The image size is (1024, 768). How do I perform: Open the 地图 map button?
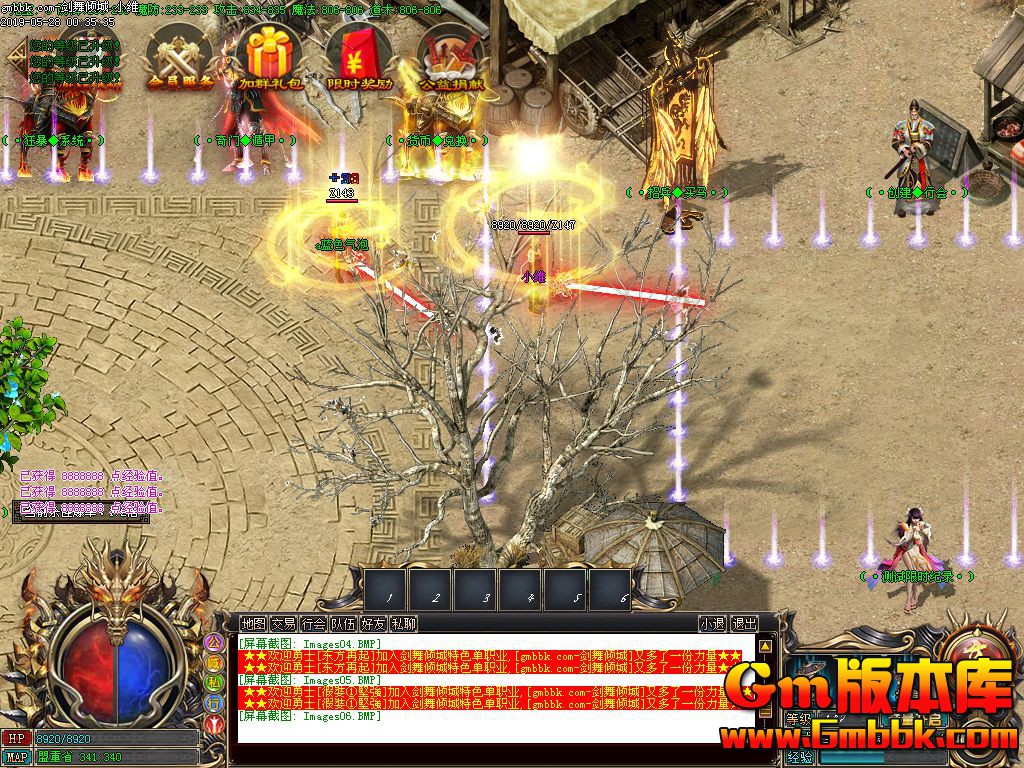[x=254, y=623]
